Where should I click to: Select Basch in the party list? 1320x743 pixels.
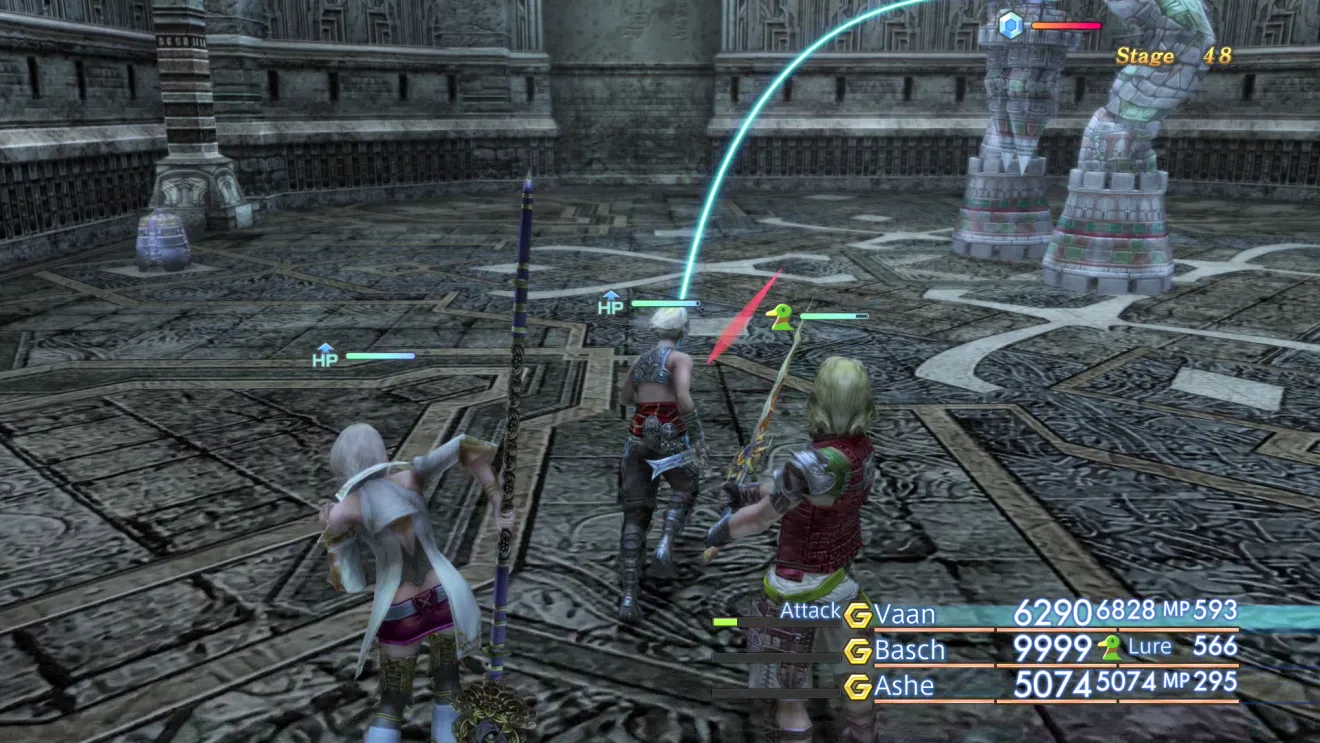pyautogui.click(x=910, y=650)
